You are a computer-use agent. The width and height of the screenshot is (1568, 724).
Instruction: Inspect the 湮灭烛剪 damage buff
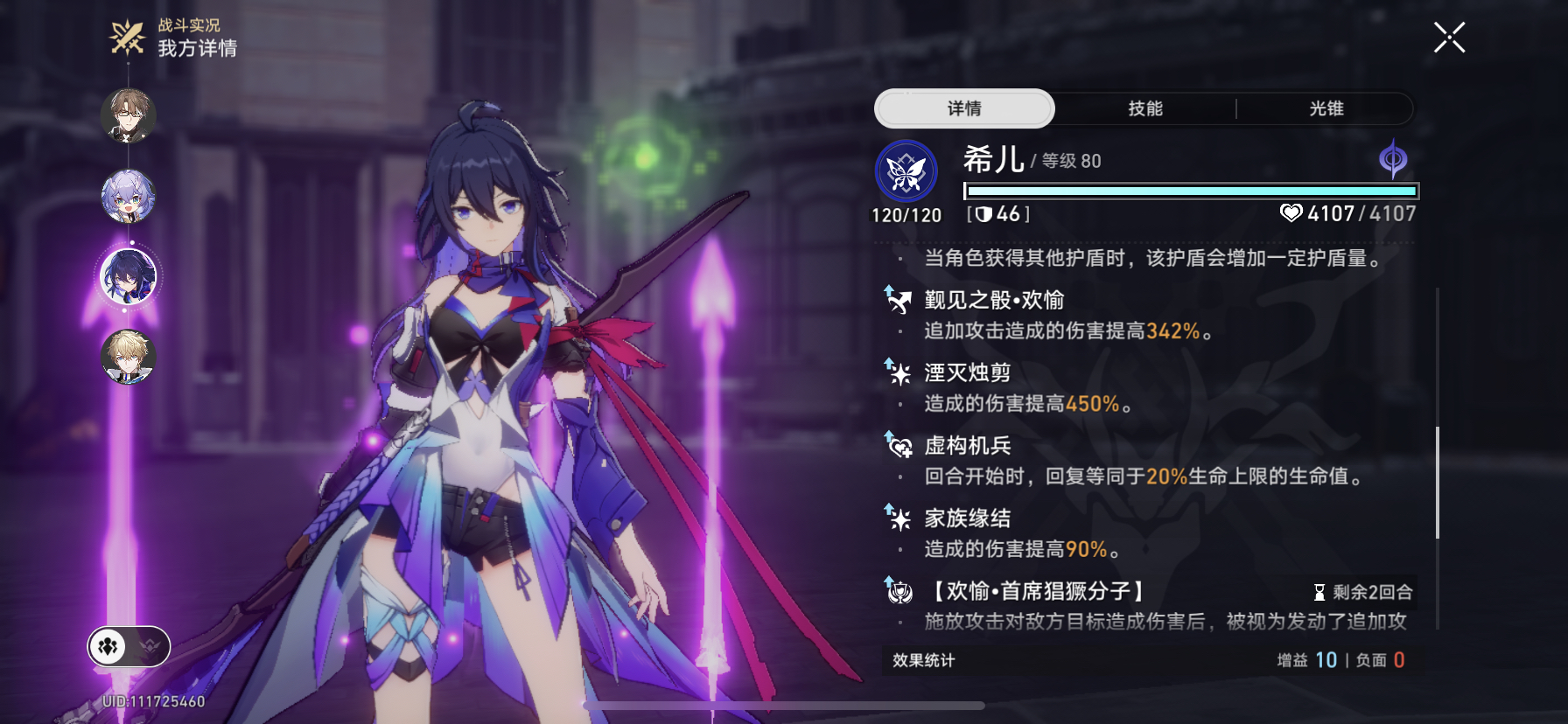click(967, 373)
